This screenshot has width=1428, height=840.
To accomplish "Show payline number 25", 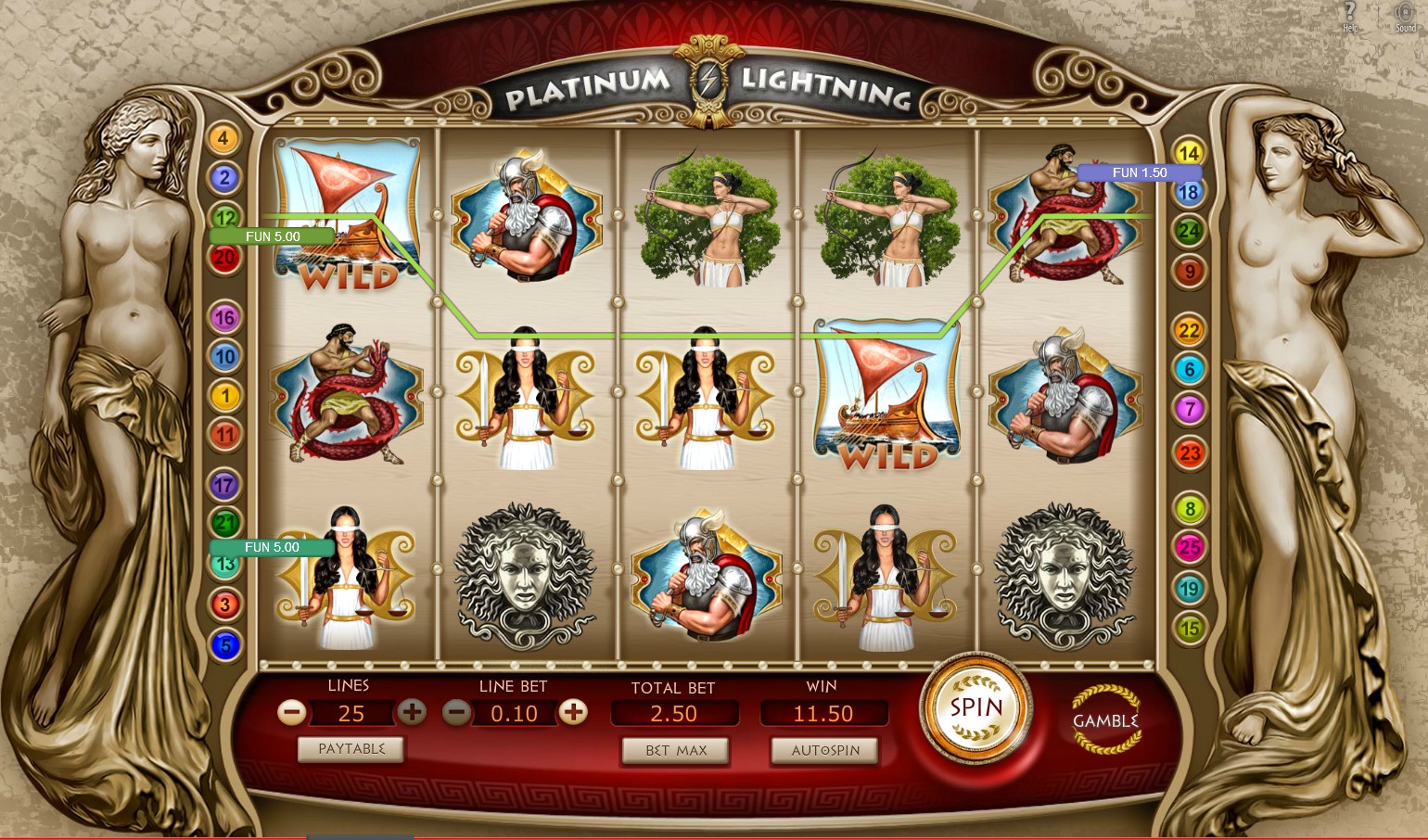I will (x=1190, y=547).
